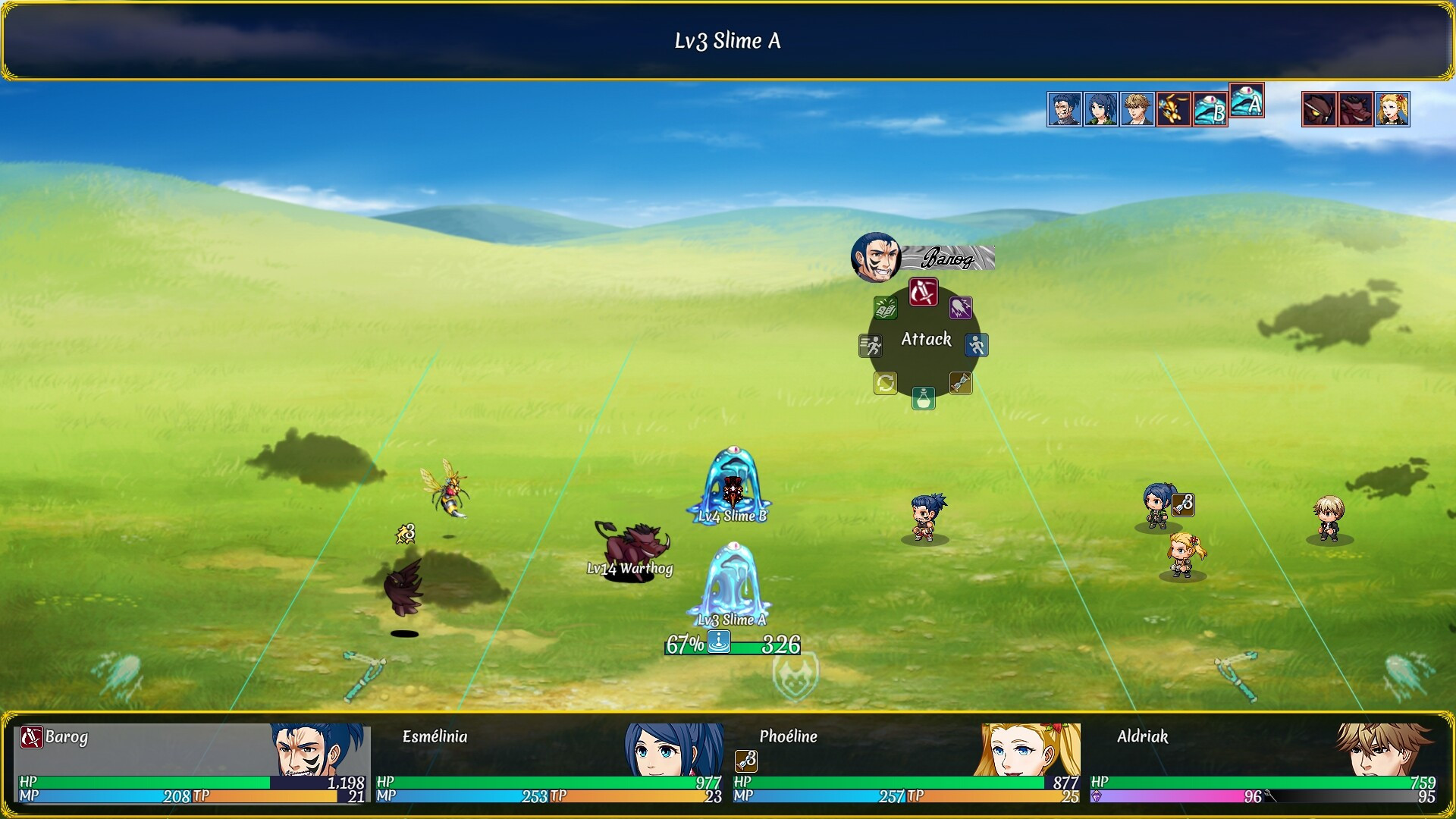Click Slime A's raised turn order portrait
The image size is (1456, 819).
click(1247, 101)
